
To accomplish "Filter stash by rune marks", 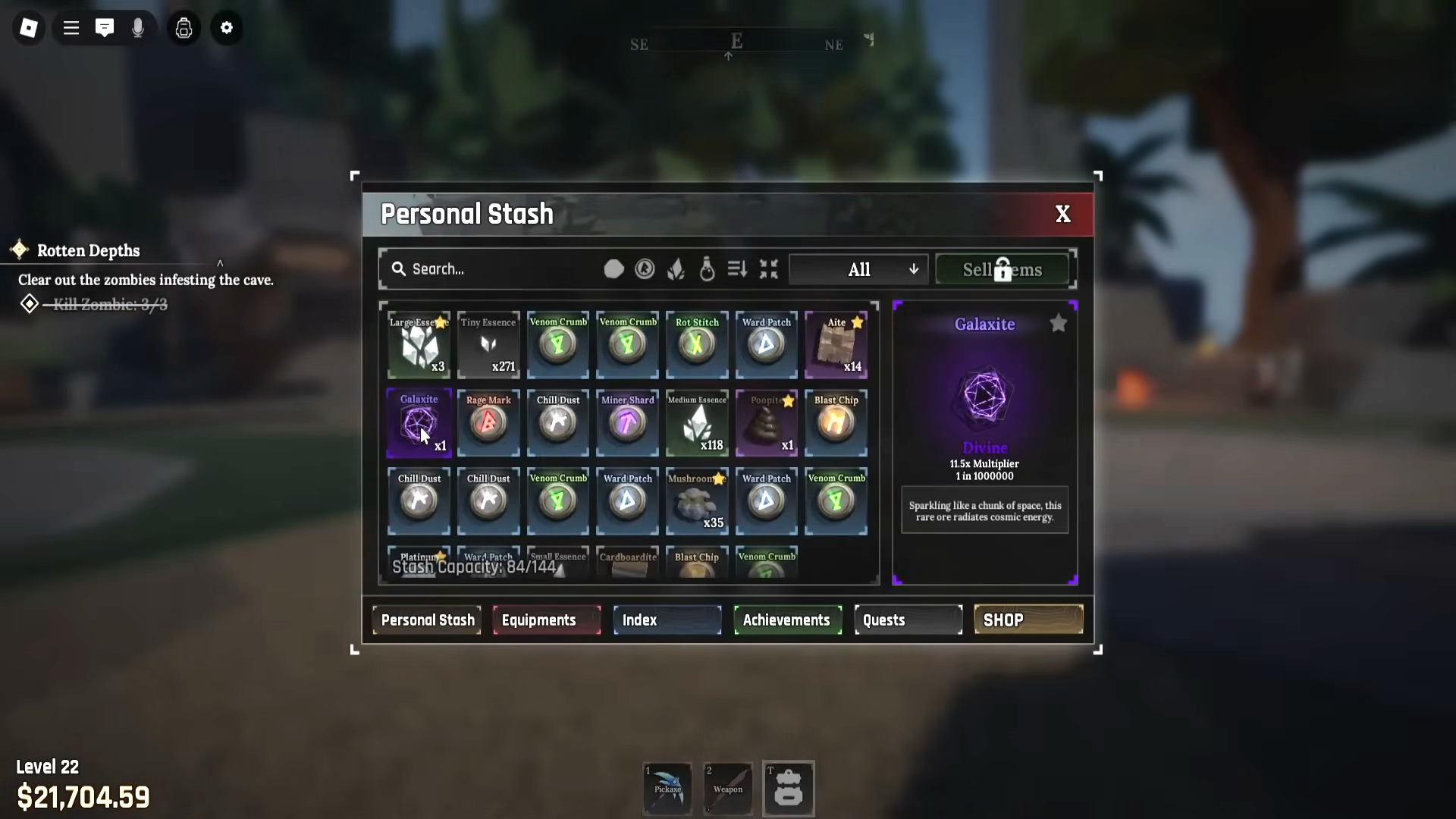I will pyautogui.click(x=644, y=269).
